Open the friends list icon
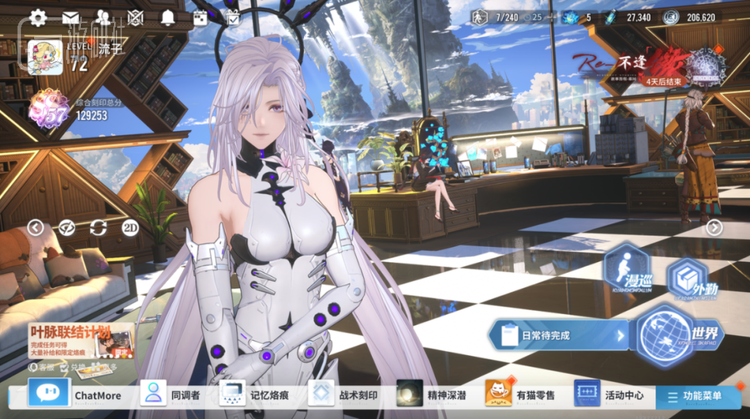Screen dimensions: 750x419 [103, 17]
